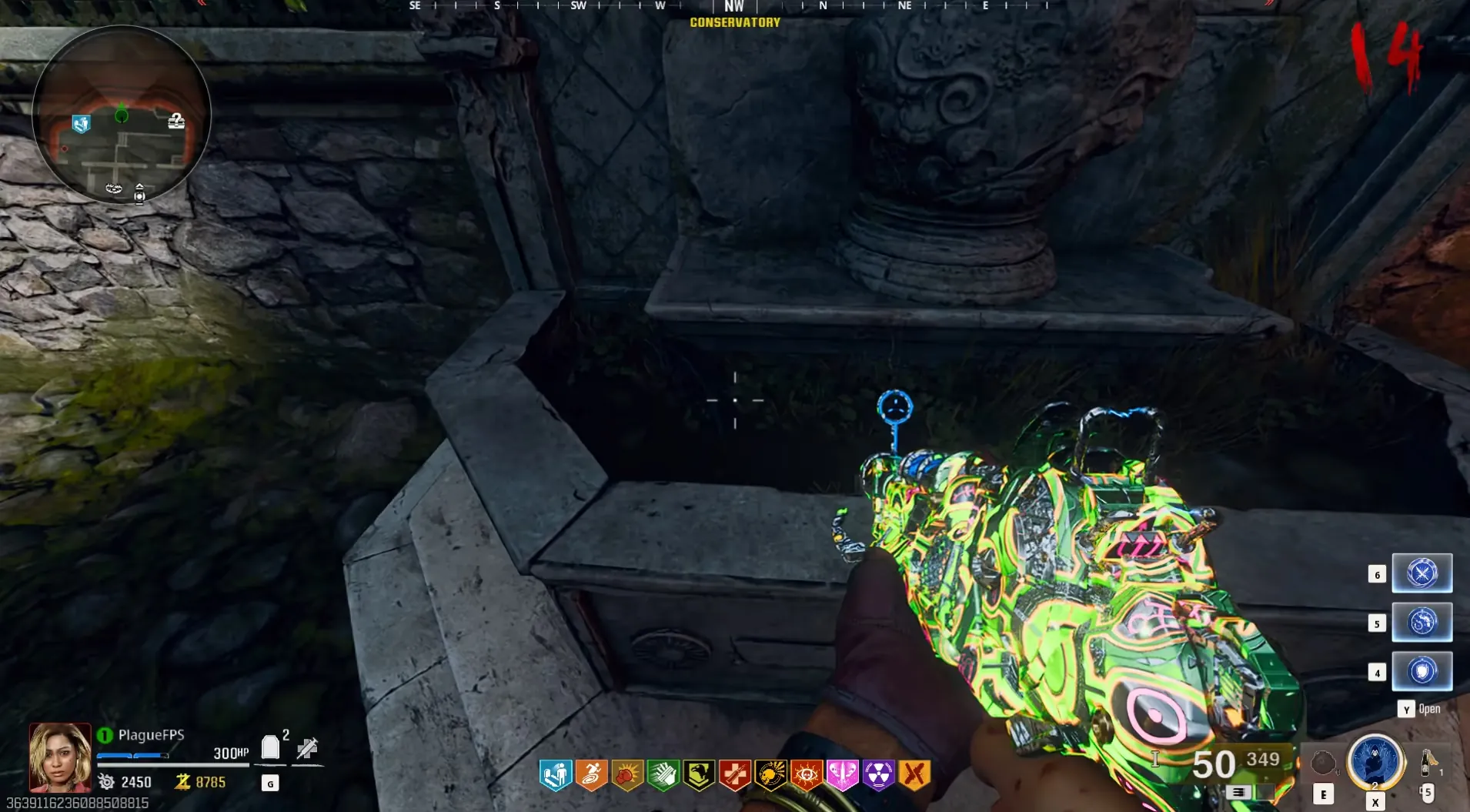Activate the hooded figure field upgrade

1375,762
